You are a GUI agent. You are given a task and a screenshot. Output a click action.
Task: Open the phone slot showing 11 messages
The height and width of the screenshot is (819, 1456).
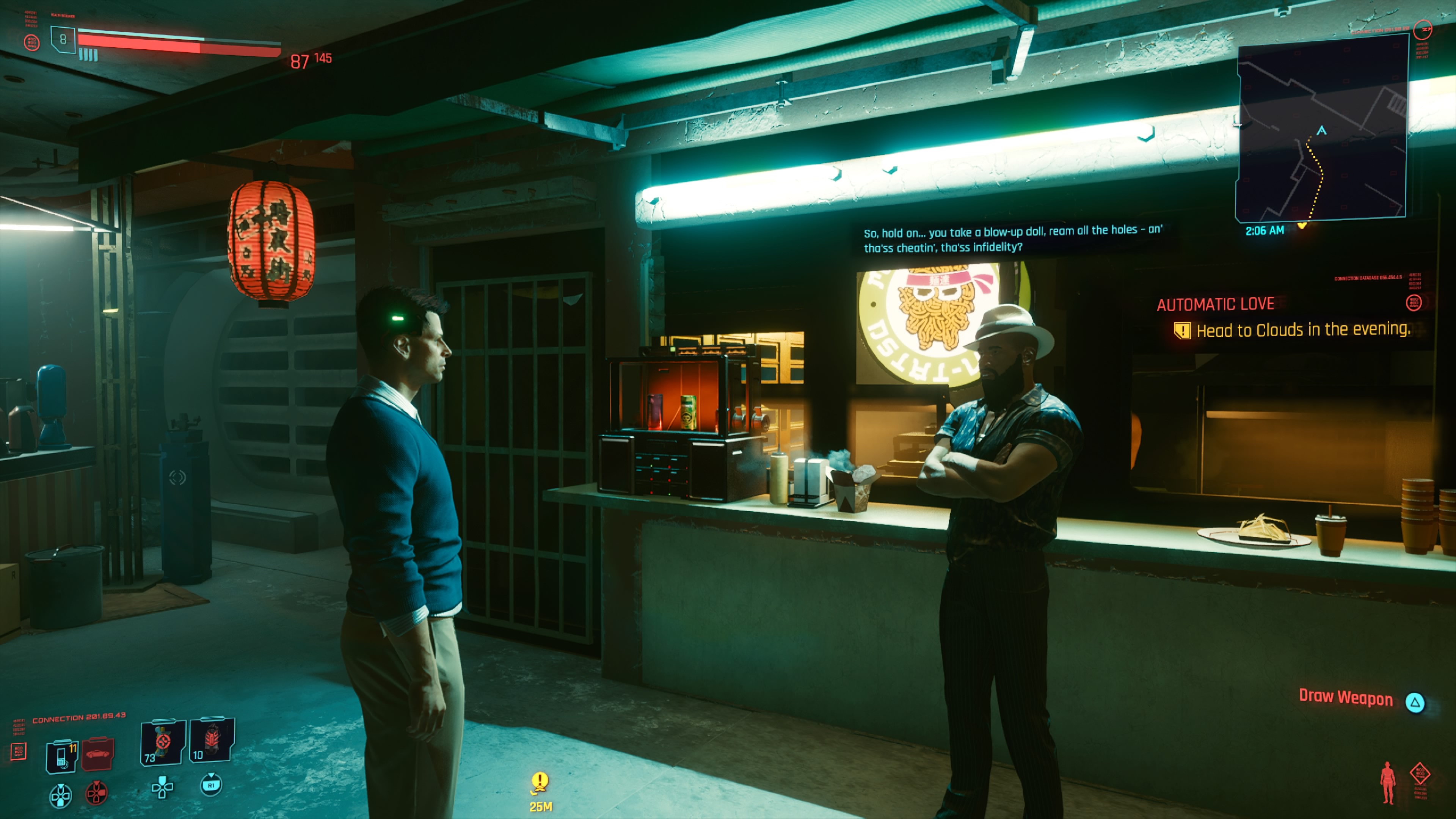tap(62, 756)
